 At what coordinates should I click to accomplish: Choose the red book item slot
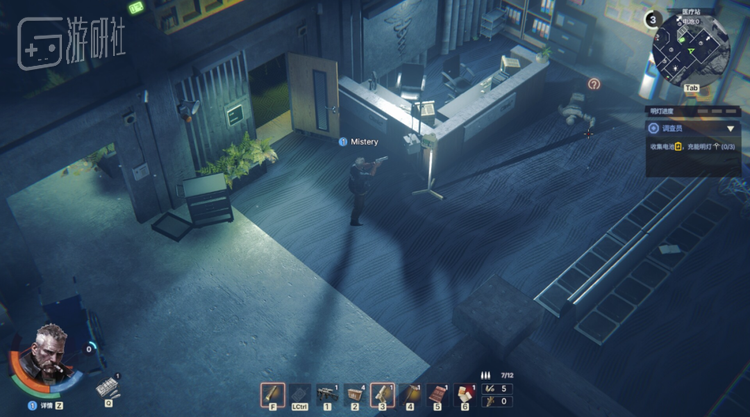point(437,394)
